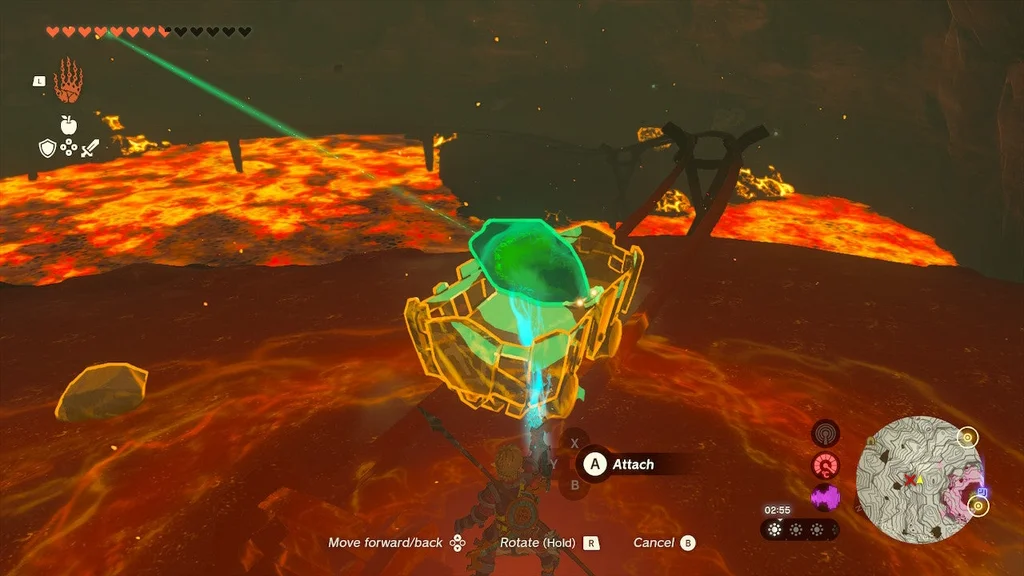This screenshot has width=1024, height=576.
Task: Activate the Ultrahand hand ability icon
Action: pos(67,81)
